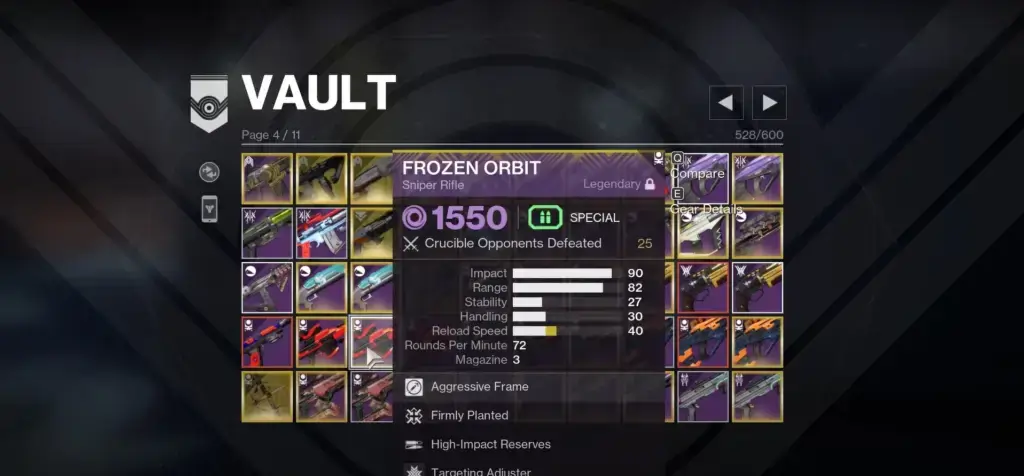Select the lime-green weapon tile

click(x=266, y=232)
